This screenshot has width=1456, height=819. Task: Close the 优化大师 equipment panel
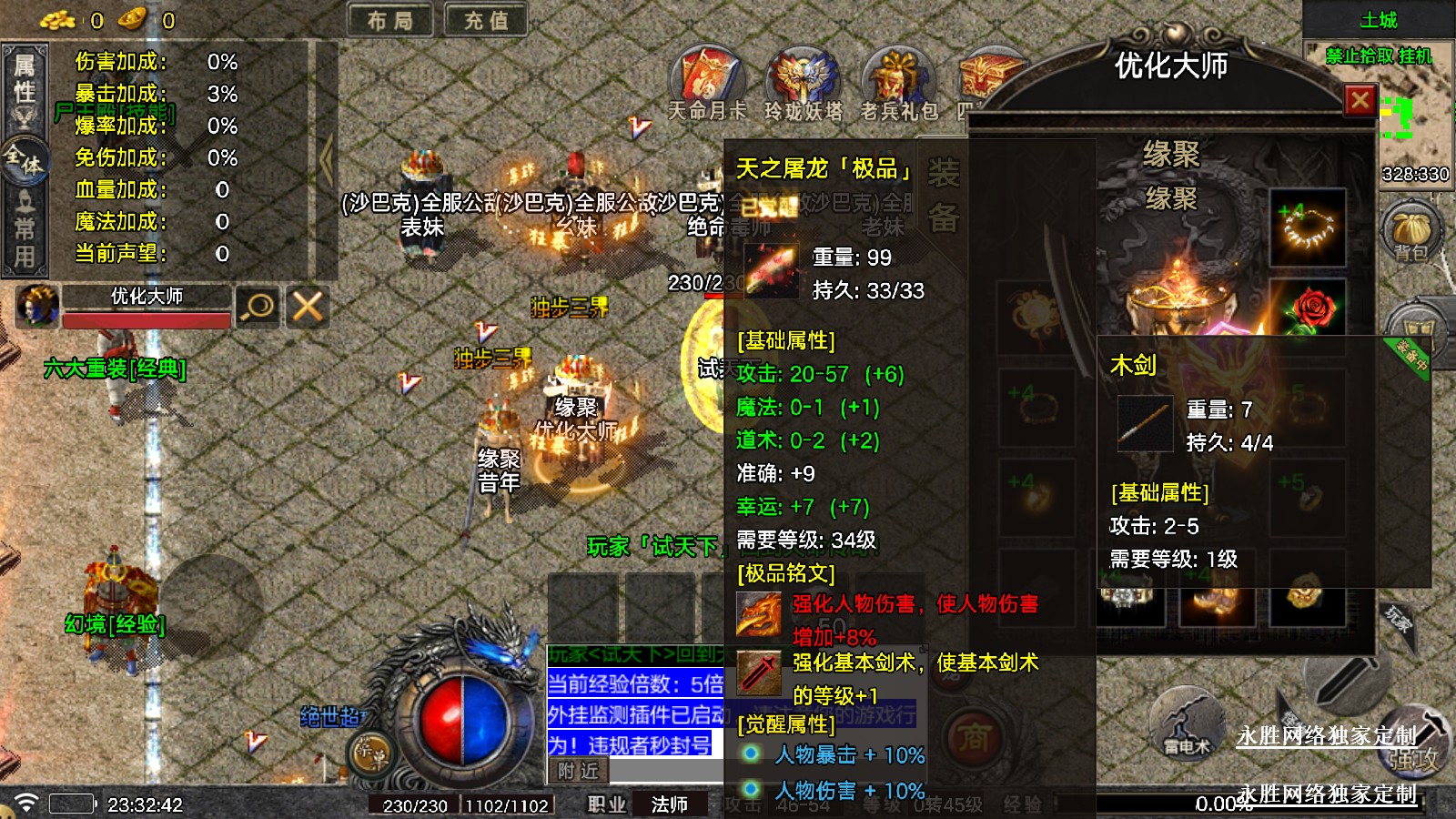(1360, 100)
